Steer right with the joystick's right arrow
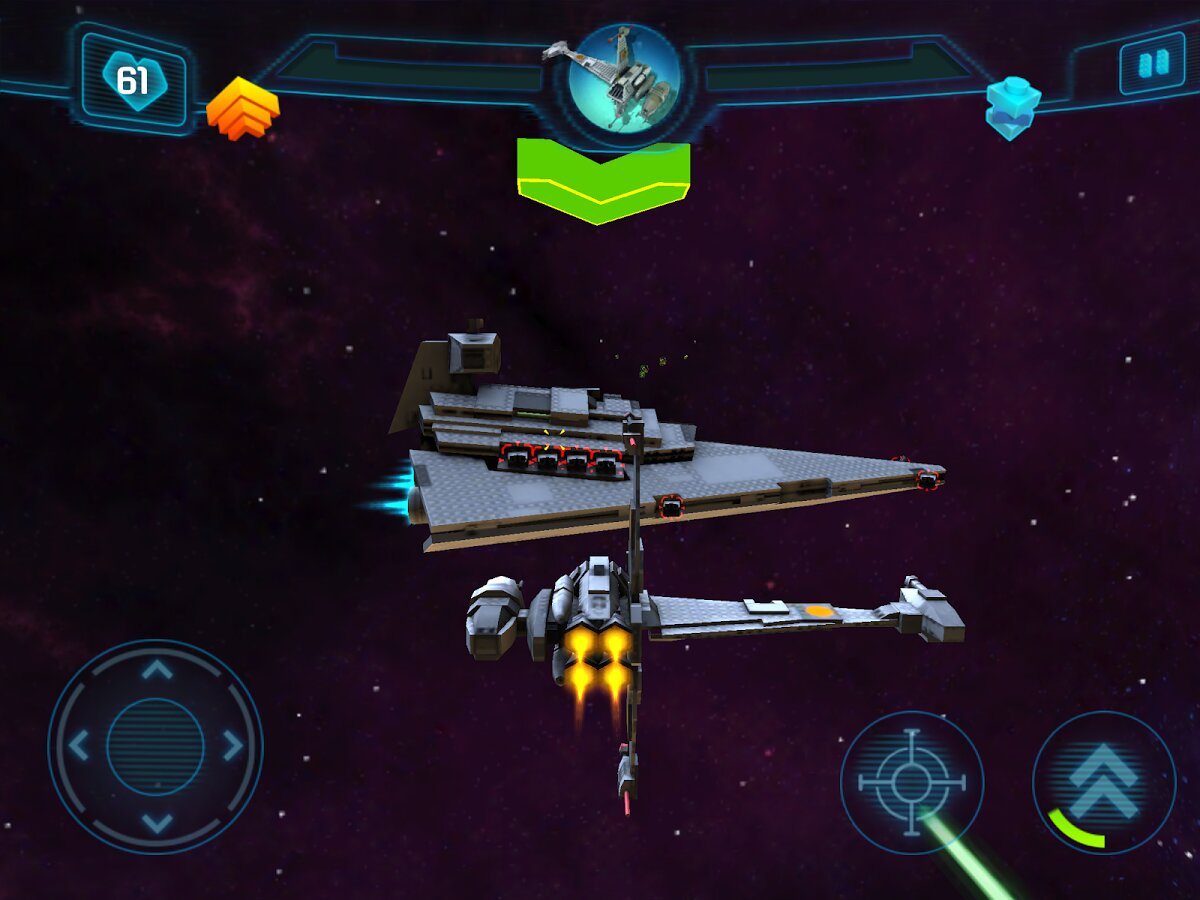 (x=233, y=746)
